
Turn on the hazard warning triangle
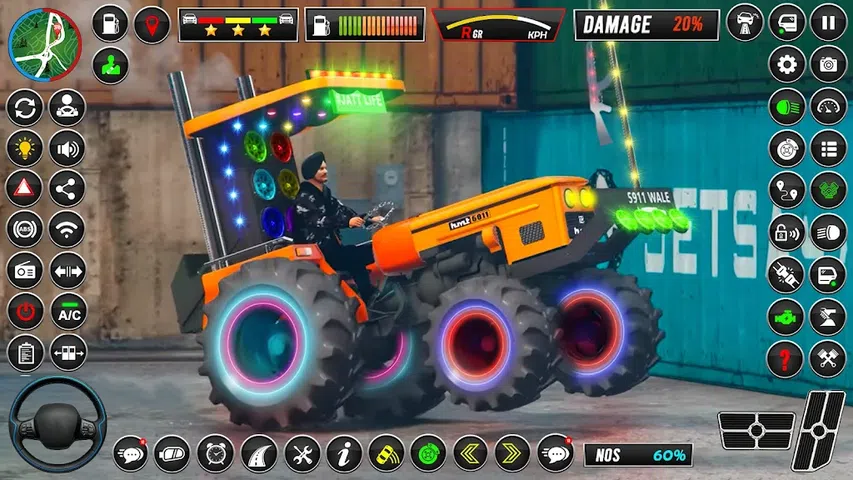(24, 187)
